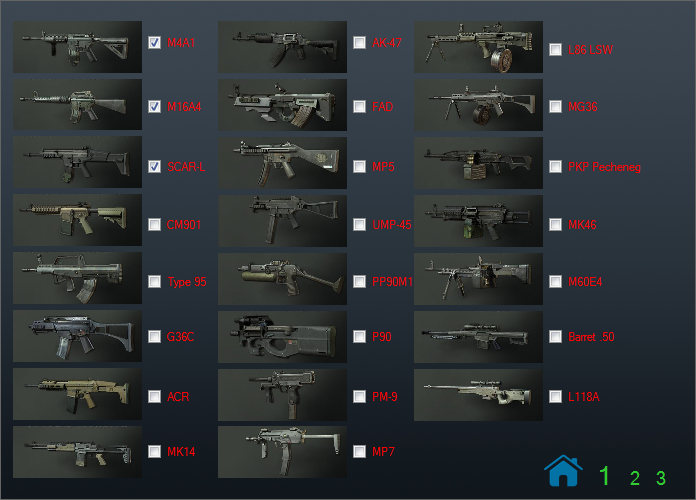The image size is (696, 500).
Task: Uncheck the M4A1 checkbox
Action: click(x=154, y=43)
